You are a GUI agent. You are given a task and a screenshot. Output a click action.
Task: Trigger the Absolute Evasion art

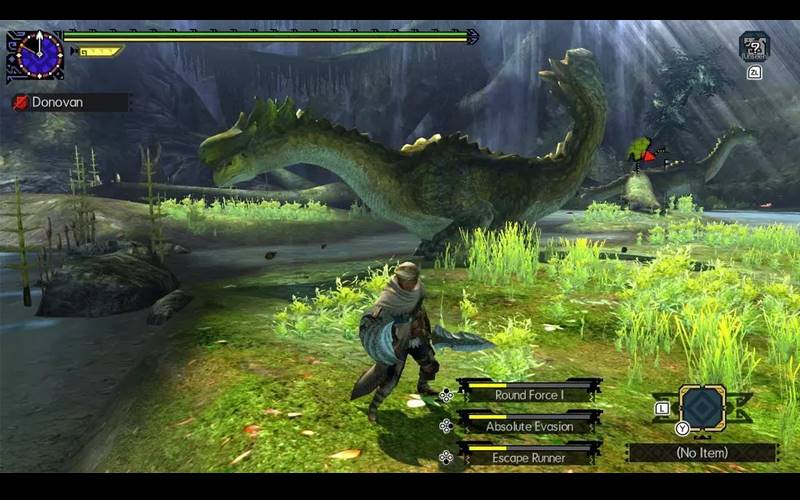point(529,425)
